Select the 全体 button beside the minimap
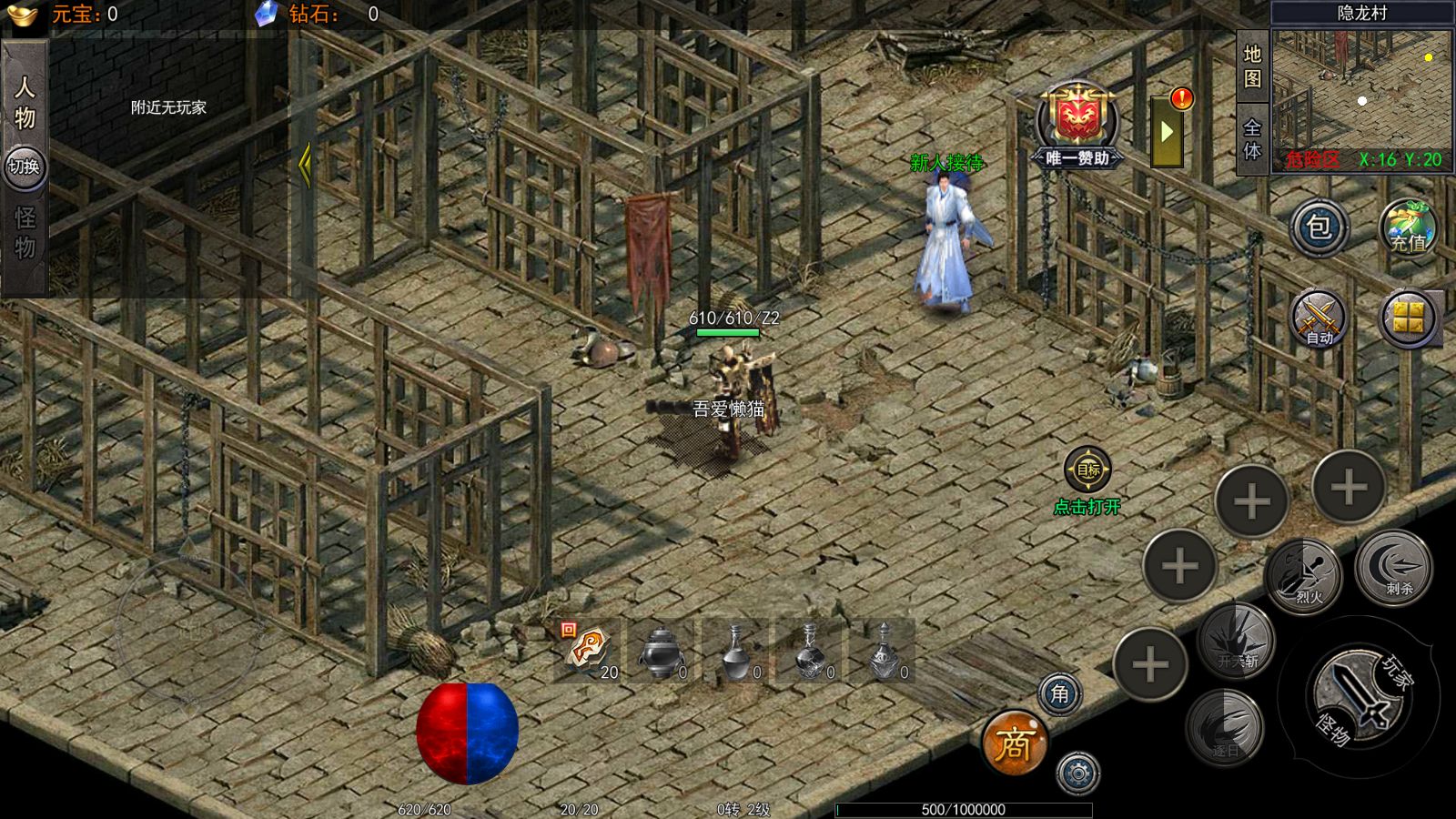1456x819 pixels. (x=1253, y=138)
